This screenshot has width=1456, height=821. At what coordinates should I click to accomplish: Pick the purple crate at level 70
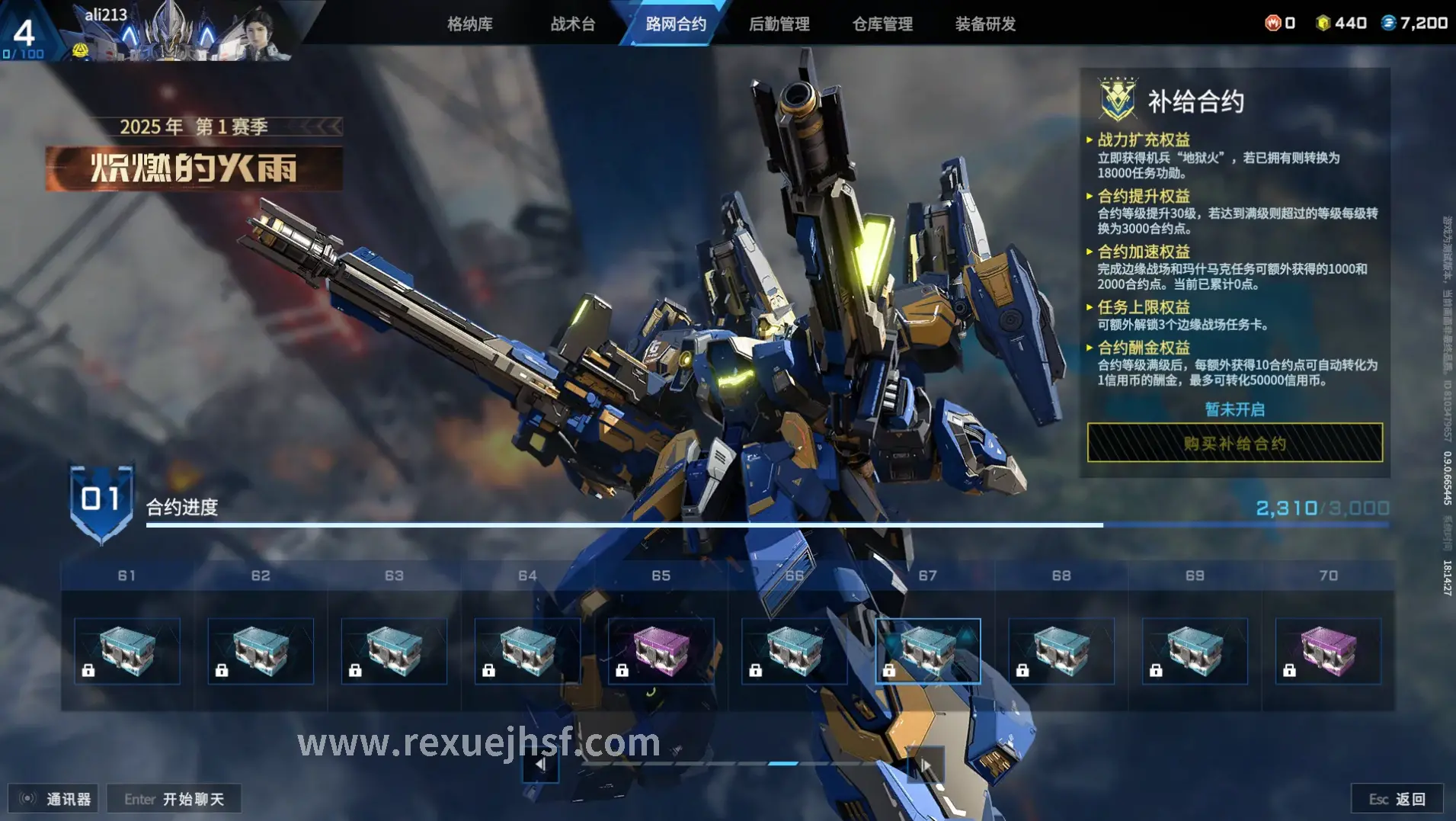coord(1328,651)
